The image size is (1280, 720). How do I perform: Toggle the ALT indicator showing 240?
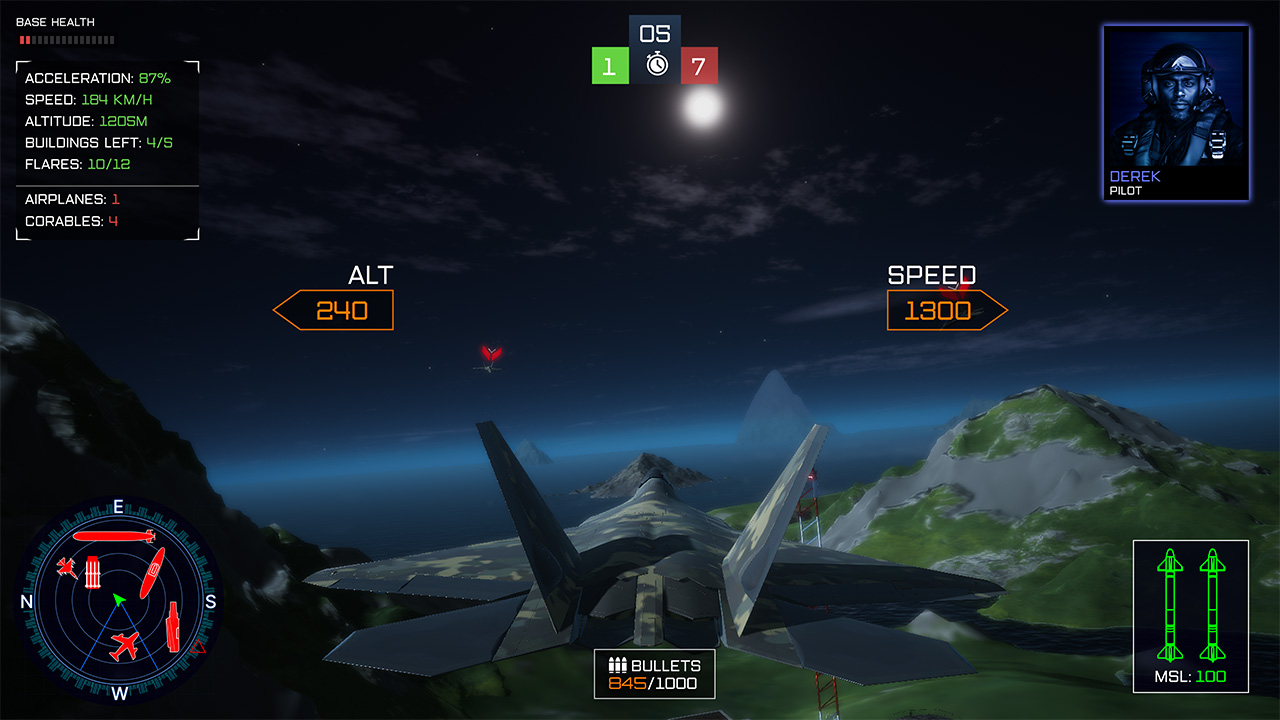(333, 310)
